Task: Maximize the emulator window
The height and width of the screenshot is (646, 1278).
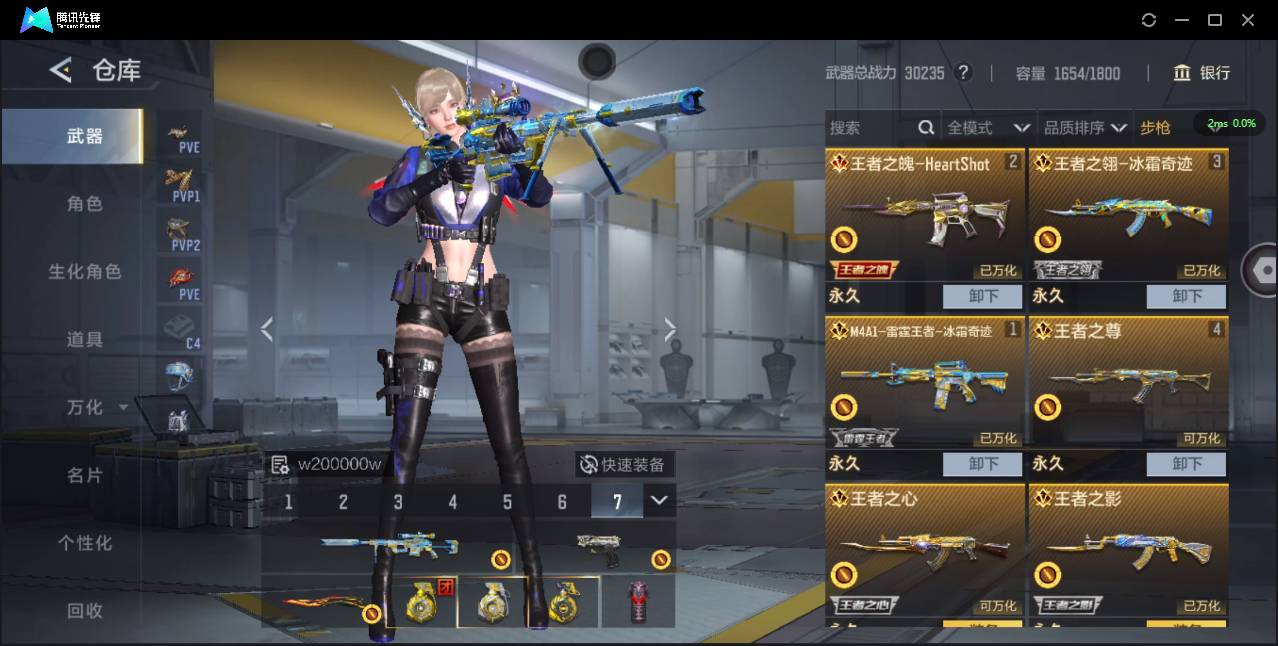Action: (x=1215, y=20)
